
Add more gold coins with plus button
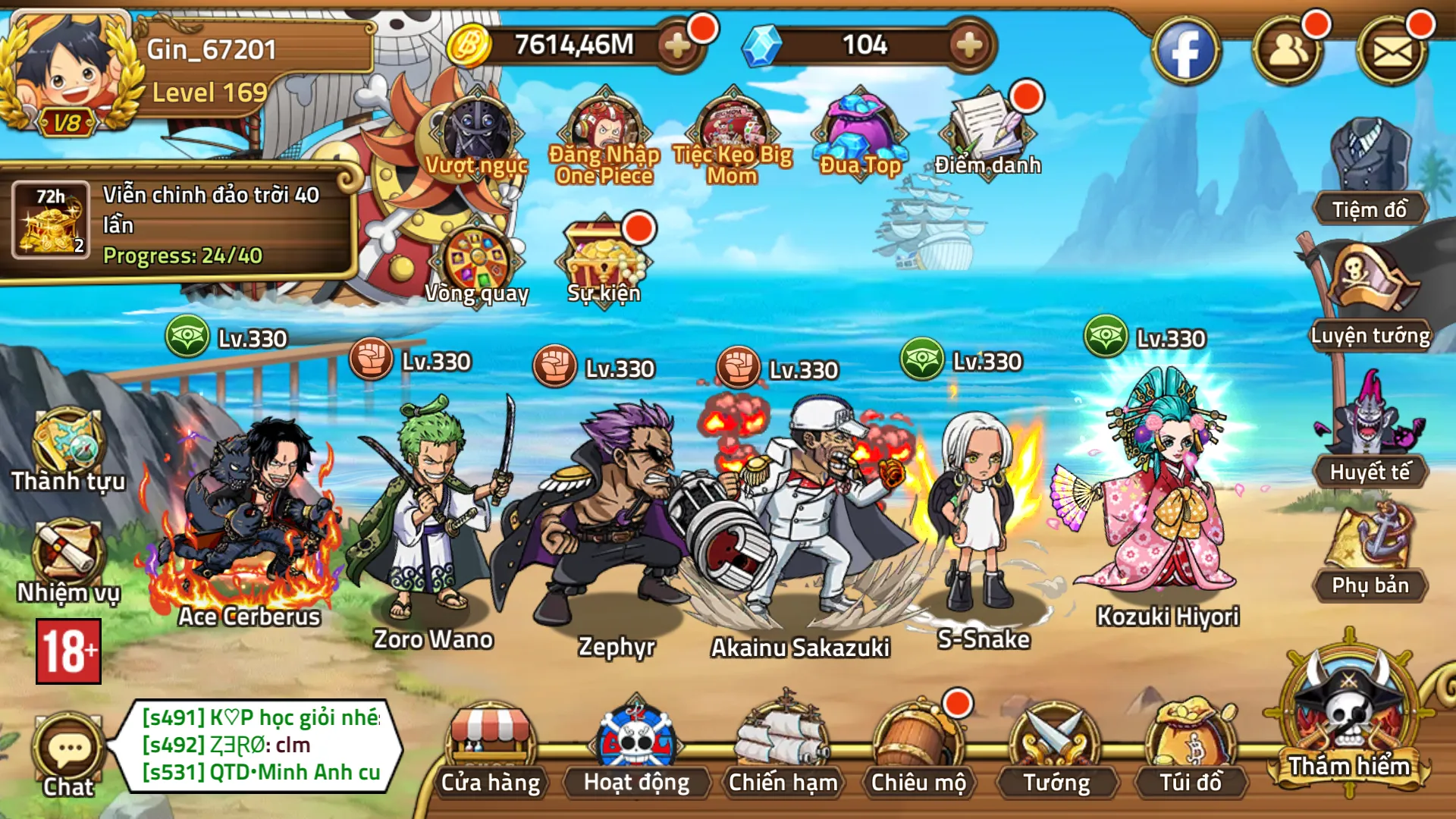(677, 45)
